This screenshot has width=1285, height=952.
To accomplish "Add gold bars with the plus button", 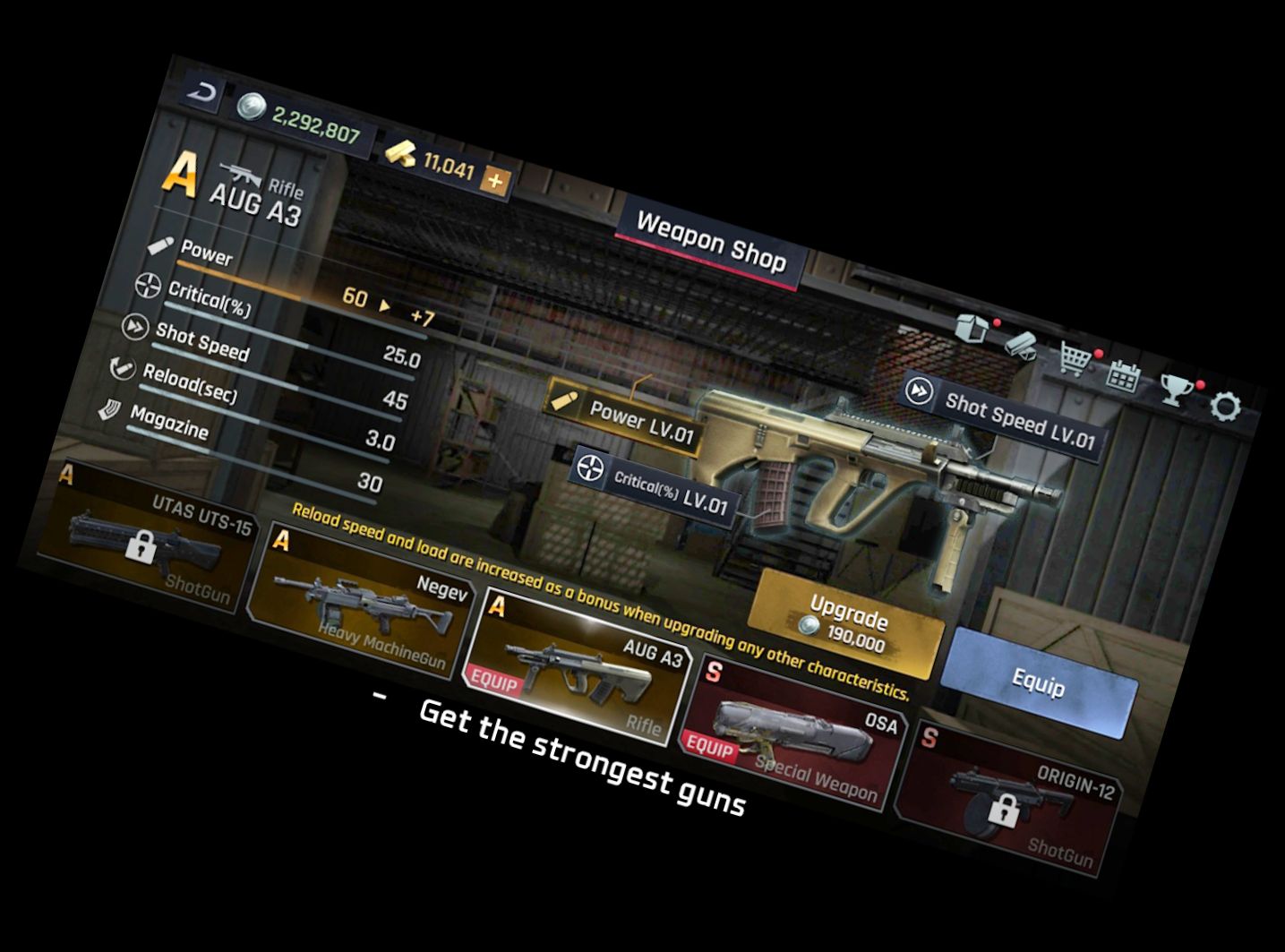I will tap(494, 182).
